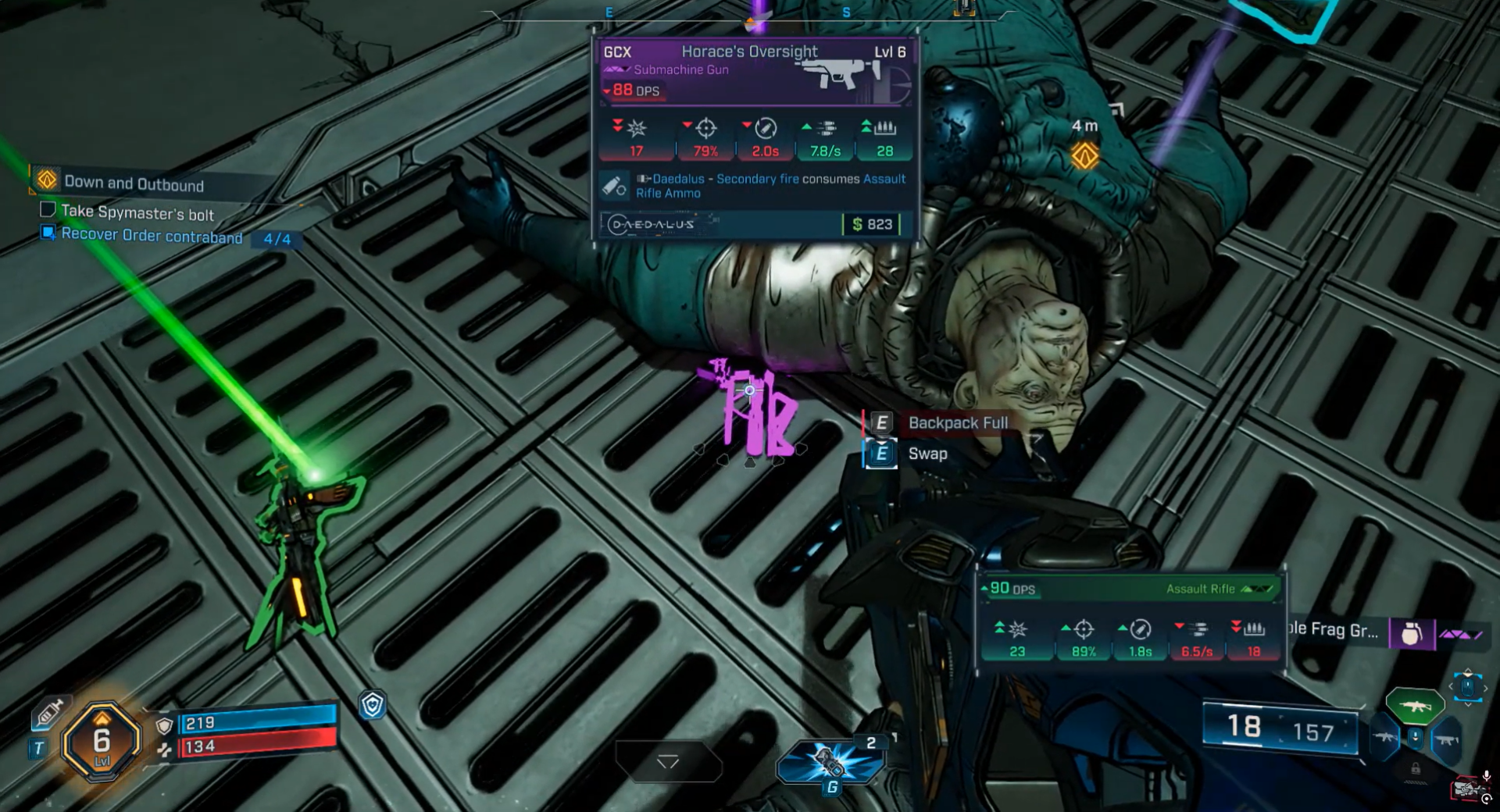Select the purple Frag Grenade icon
The image size is (1500, 812).
point(1411,633)
